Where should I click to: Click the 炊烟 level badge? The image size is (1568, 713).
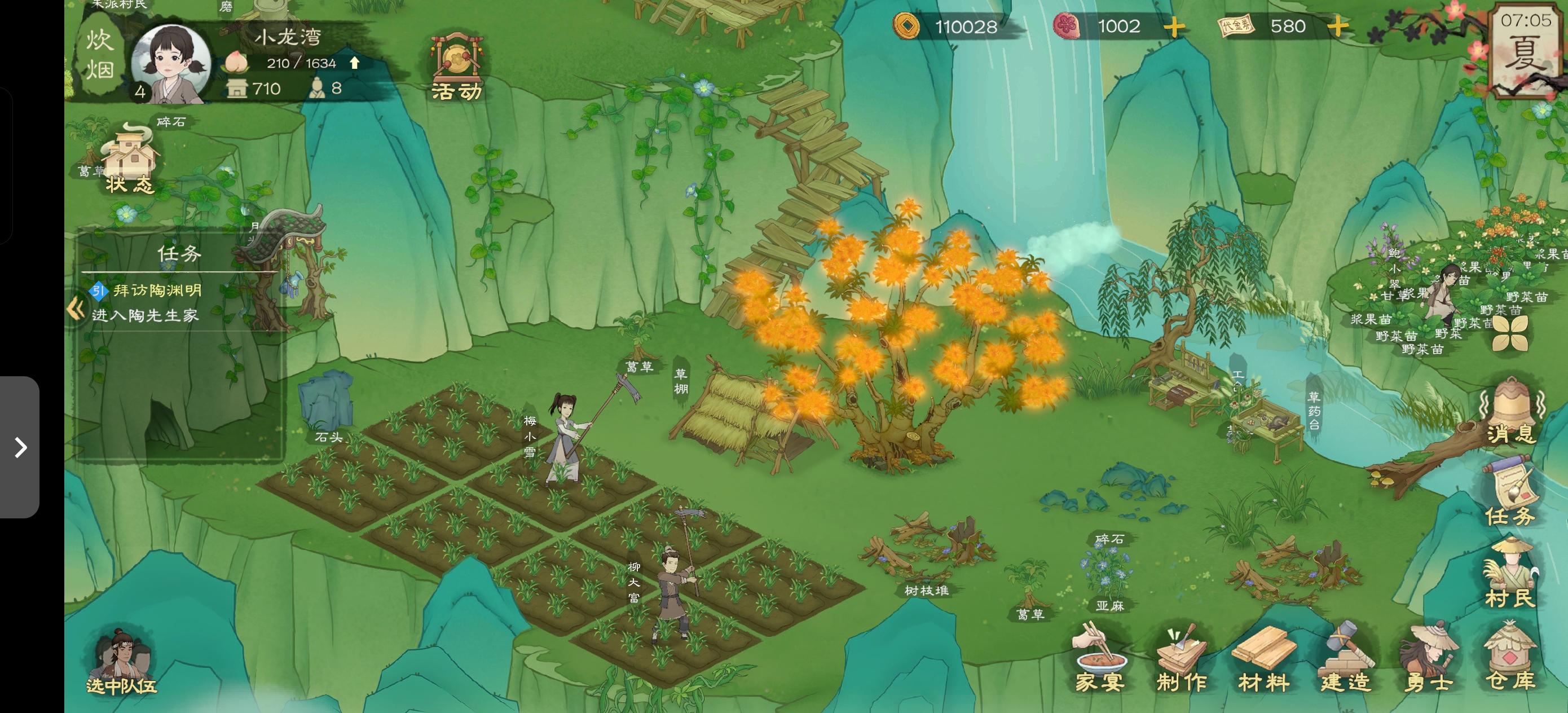point(99,55)
